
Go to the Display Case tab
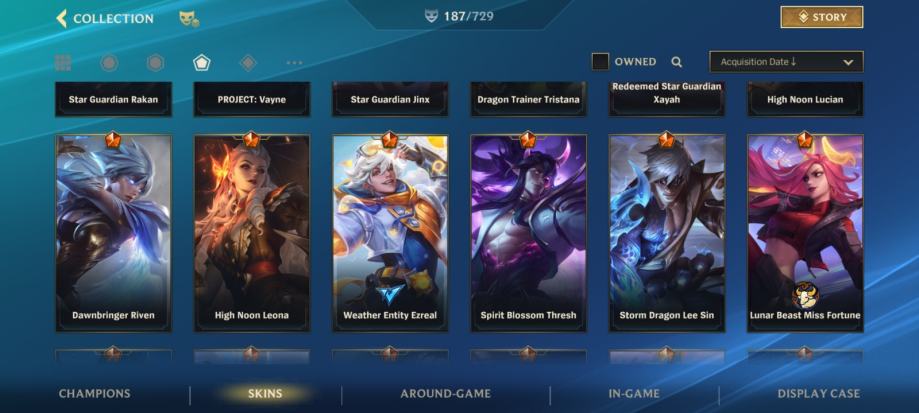pyautogui.click(x=818, y=394)
